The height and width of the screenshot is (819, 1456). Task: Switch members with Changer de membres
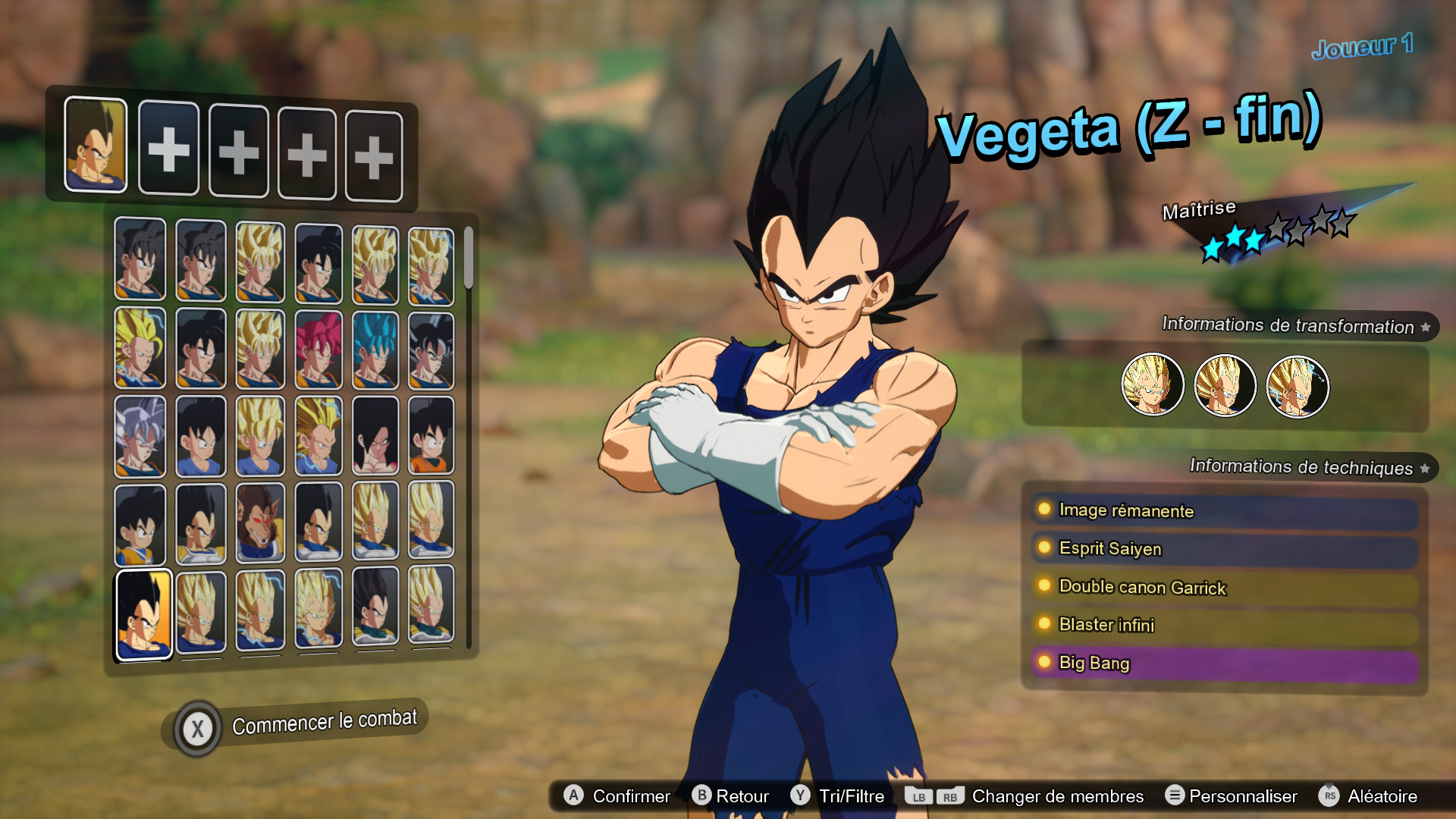click(1058, 796)
